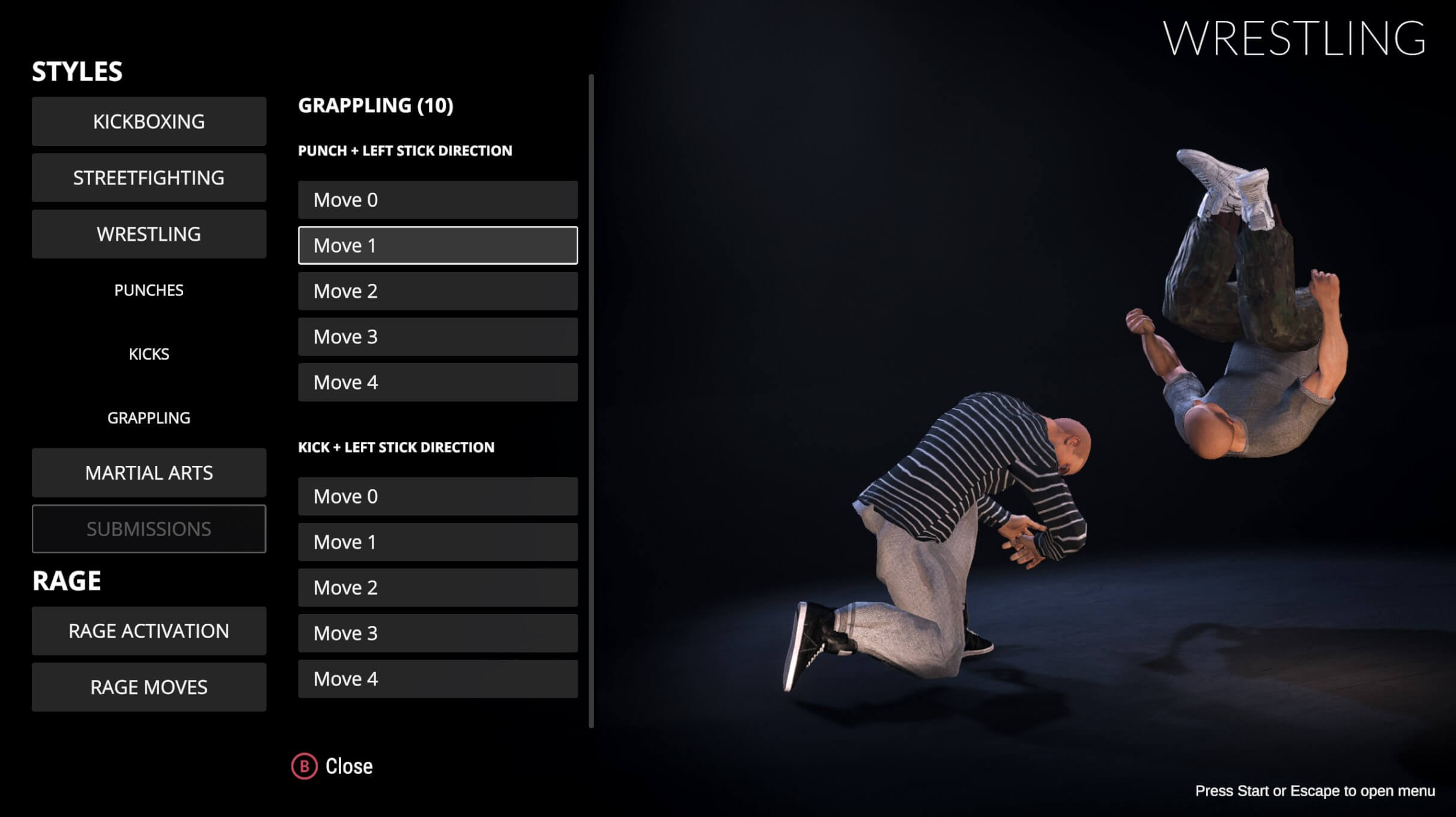Pick Move 4 in Punch section
Viewport: 1456px width, 817px height.
pos(437,382)
